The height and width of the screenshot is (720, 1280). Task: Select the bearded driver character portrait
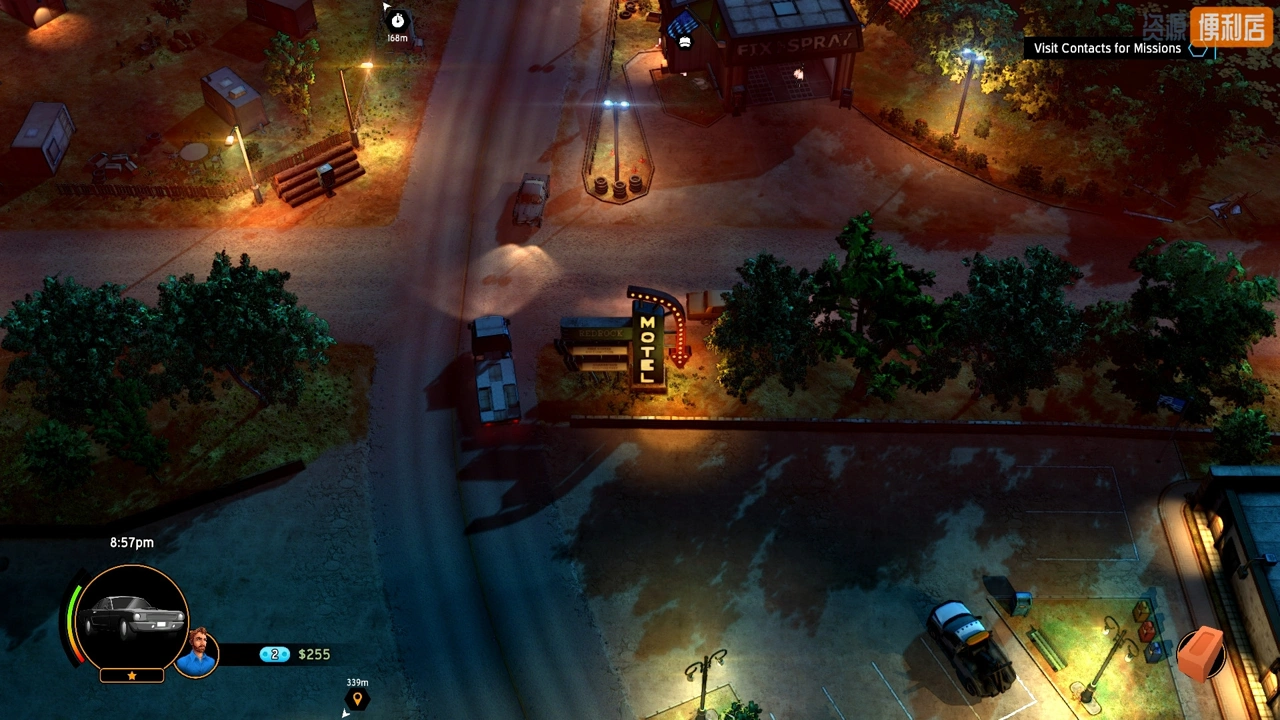pyautogui.click(x=197, y=653)
